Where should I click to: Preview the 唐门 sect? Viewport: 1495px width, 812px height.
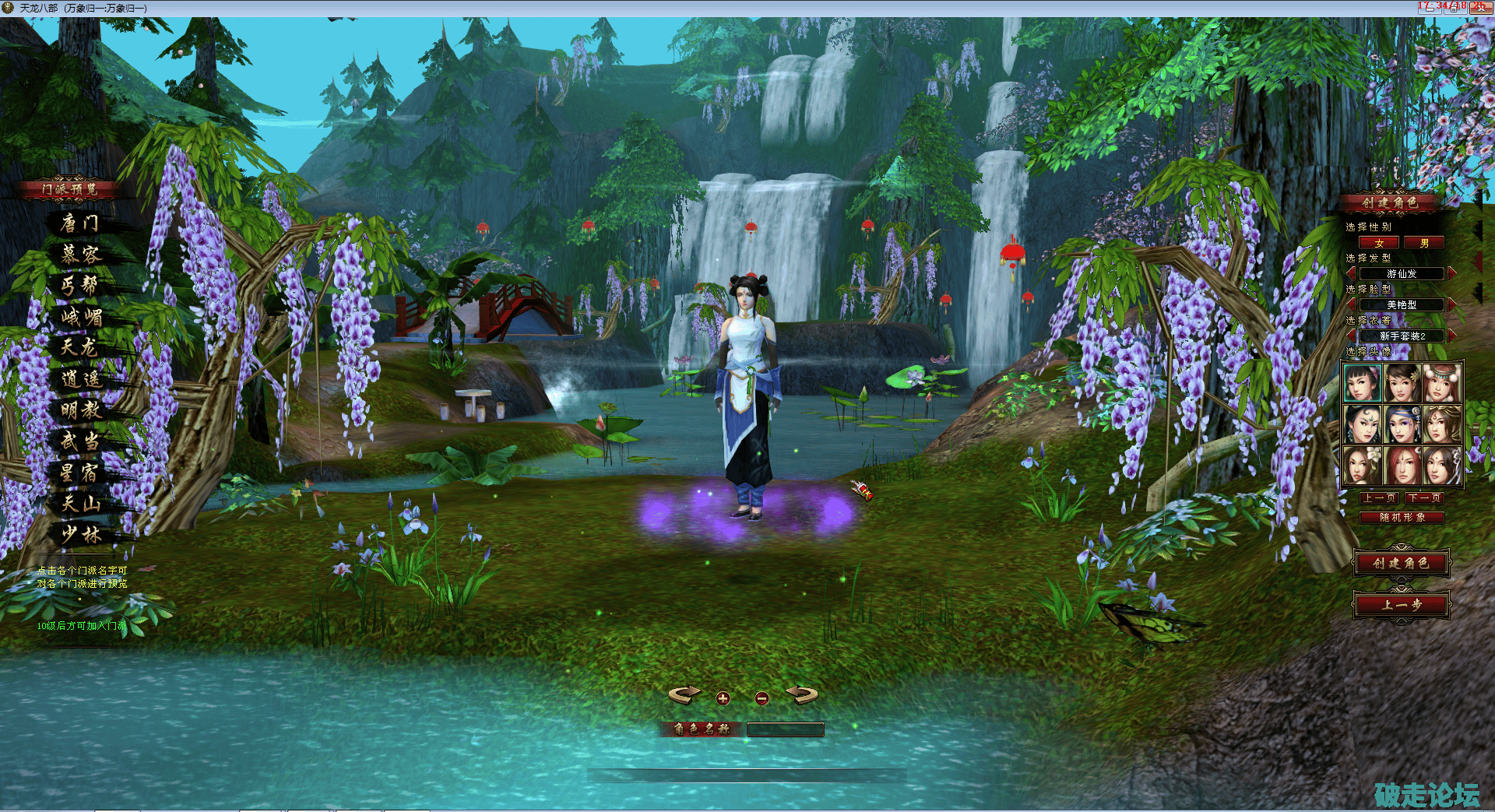[80, 223]
